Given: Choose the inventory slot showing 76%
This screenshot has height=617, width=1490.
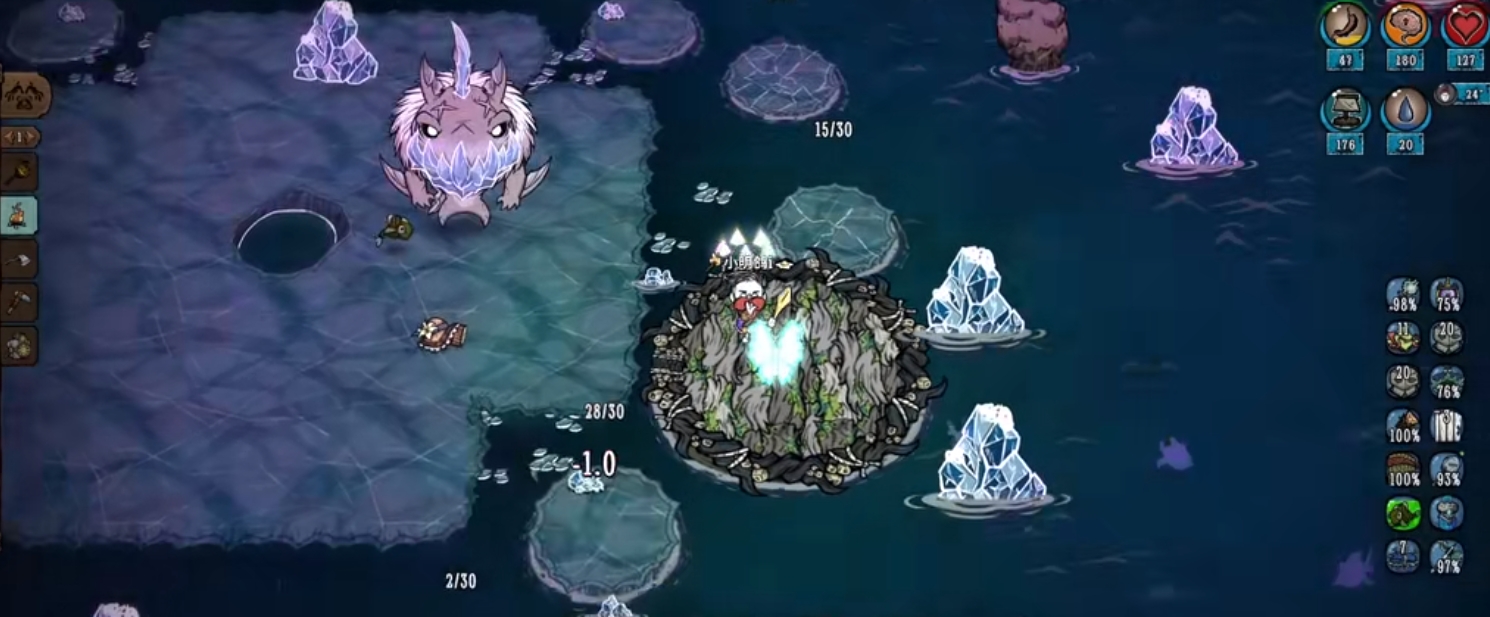Looking at the screenshot, I should coord(1446,382).
